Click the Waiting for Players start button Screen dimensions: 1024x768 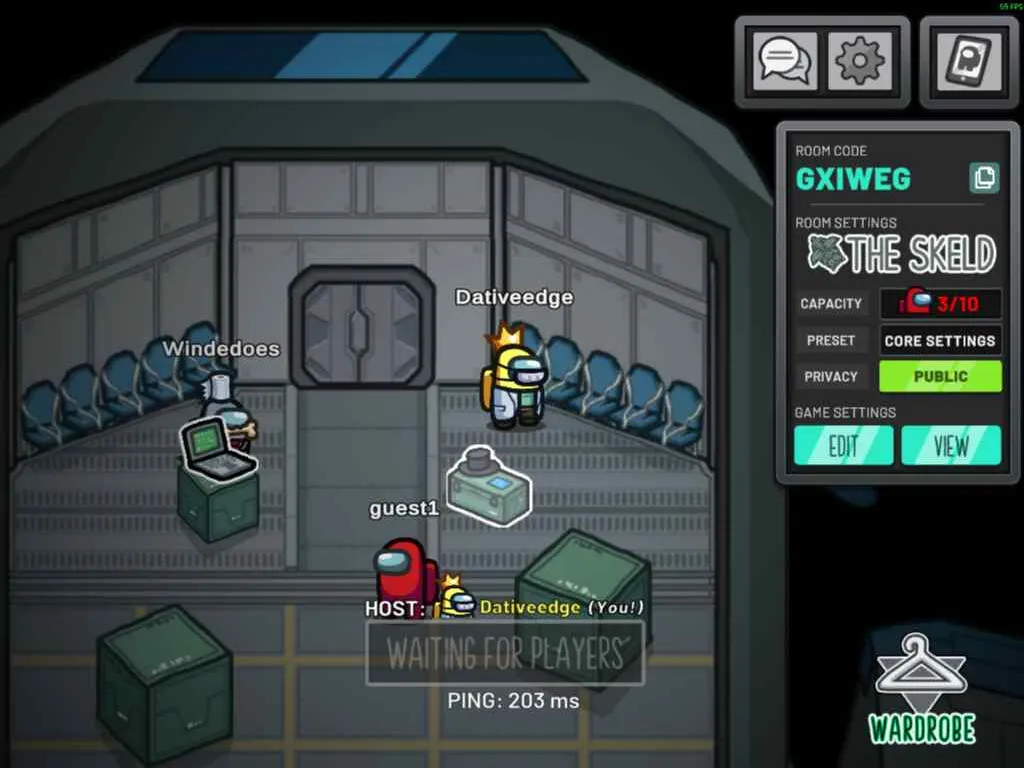pos(505,653)
